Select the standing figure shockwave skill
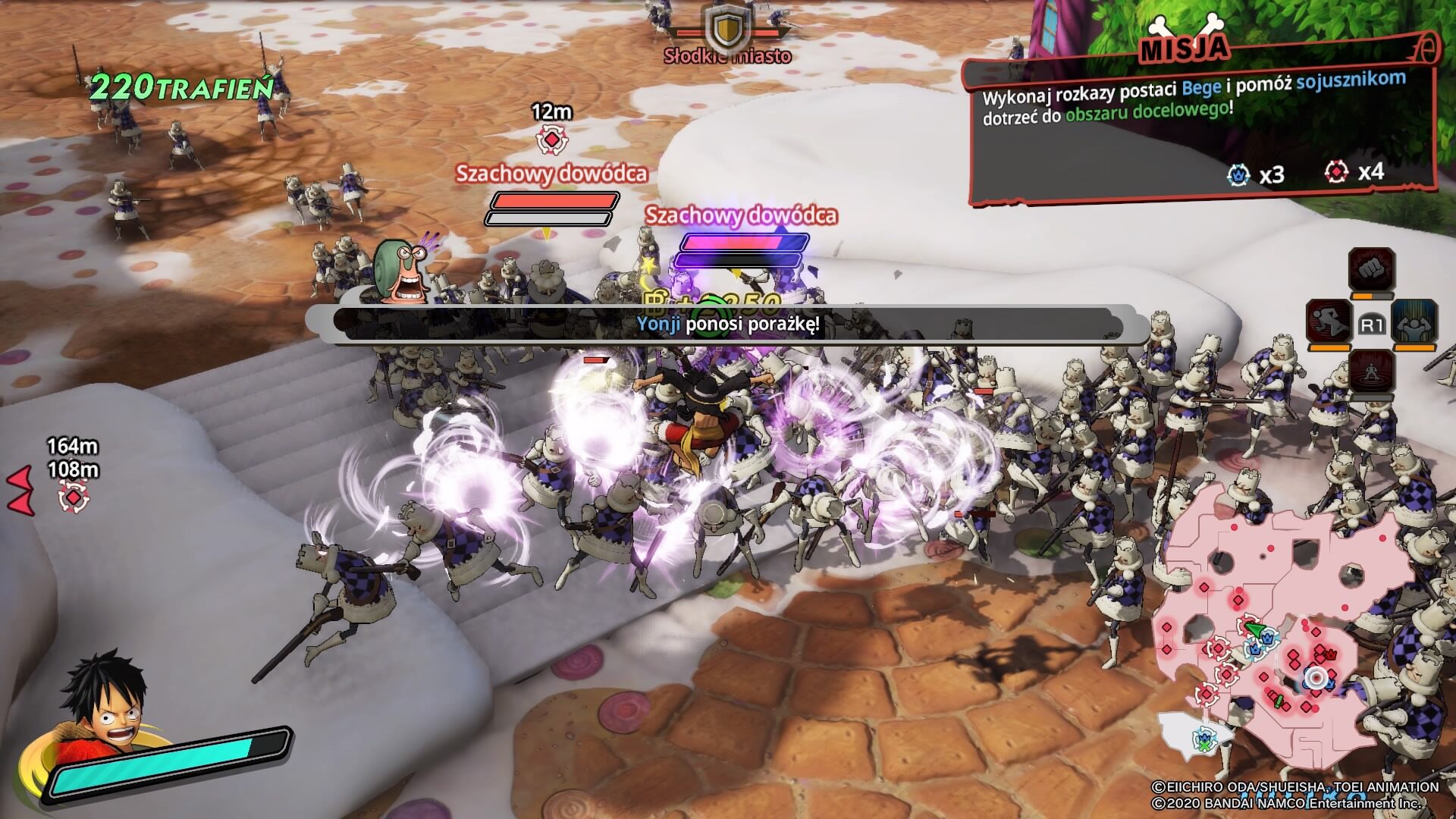The width and height of the screenshot is (1456, 819). (1372, 372)
